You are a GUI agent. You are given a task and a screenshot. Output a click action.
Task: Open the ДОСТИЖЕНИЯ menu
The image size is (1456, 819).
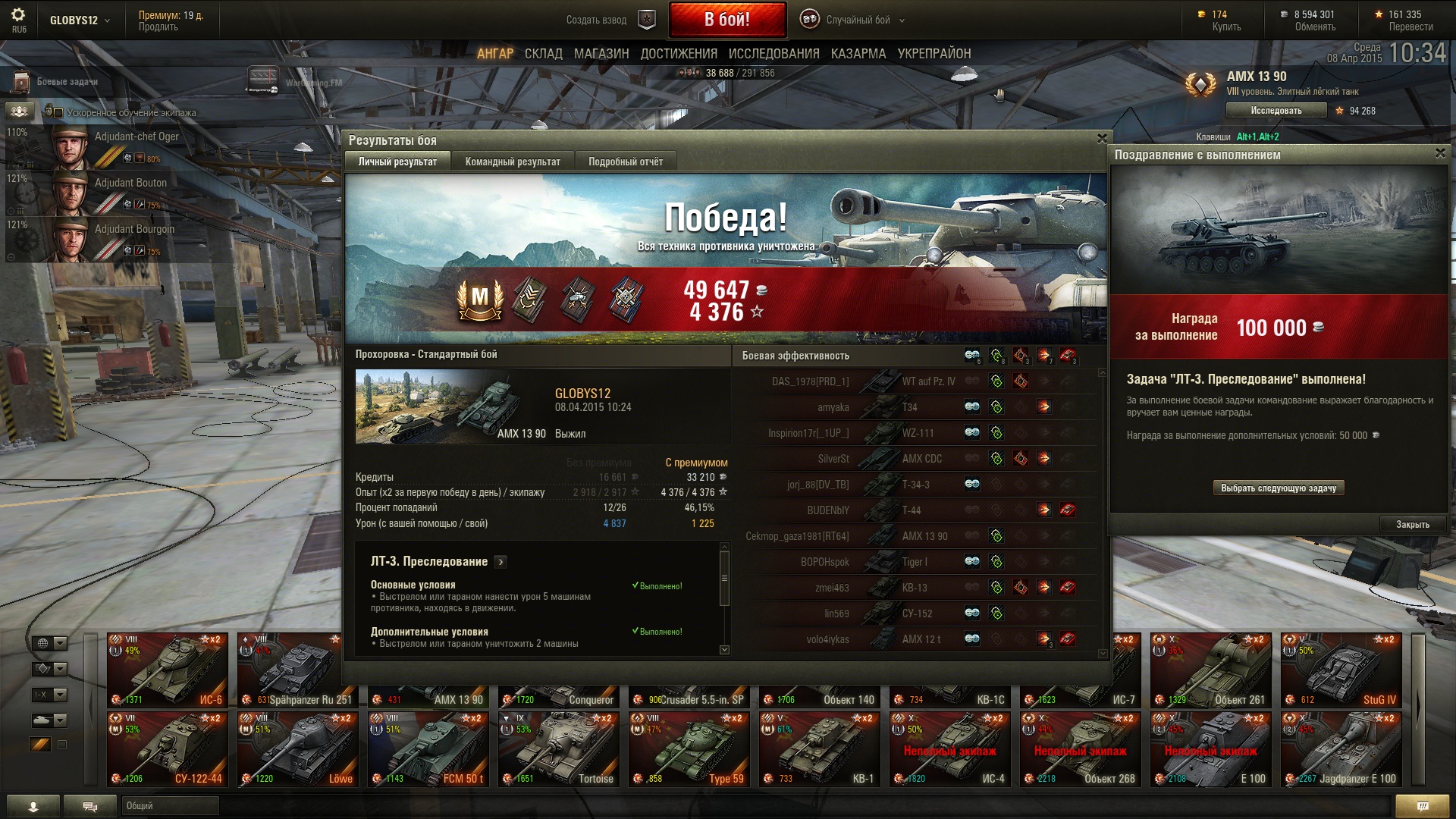678,54
